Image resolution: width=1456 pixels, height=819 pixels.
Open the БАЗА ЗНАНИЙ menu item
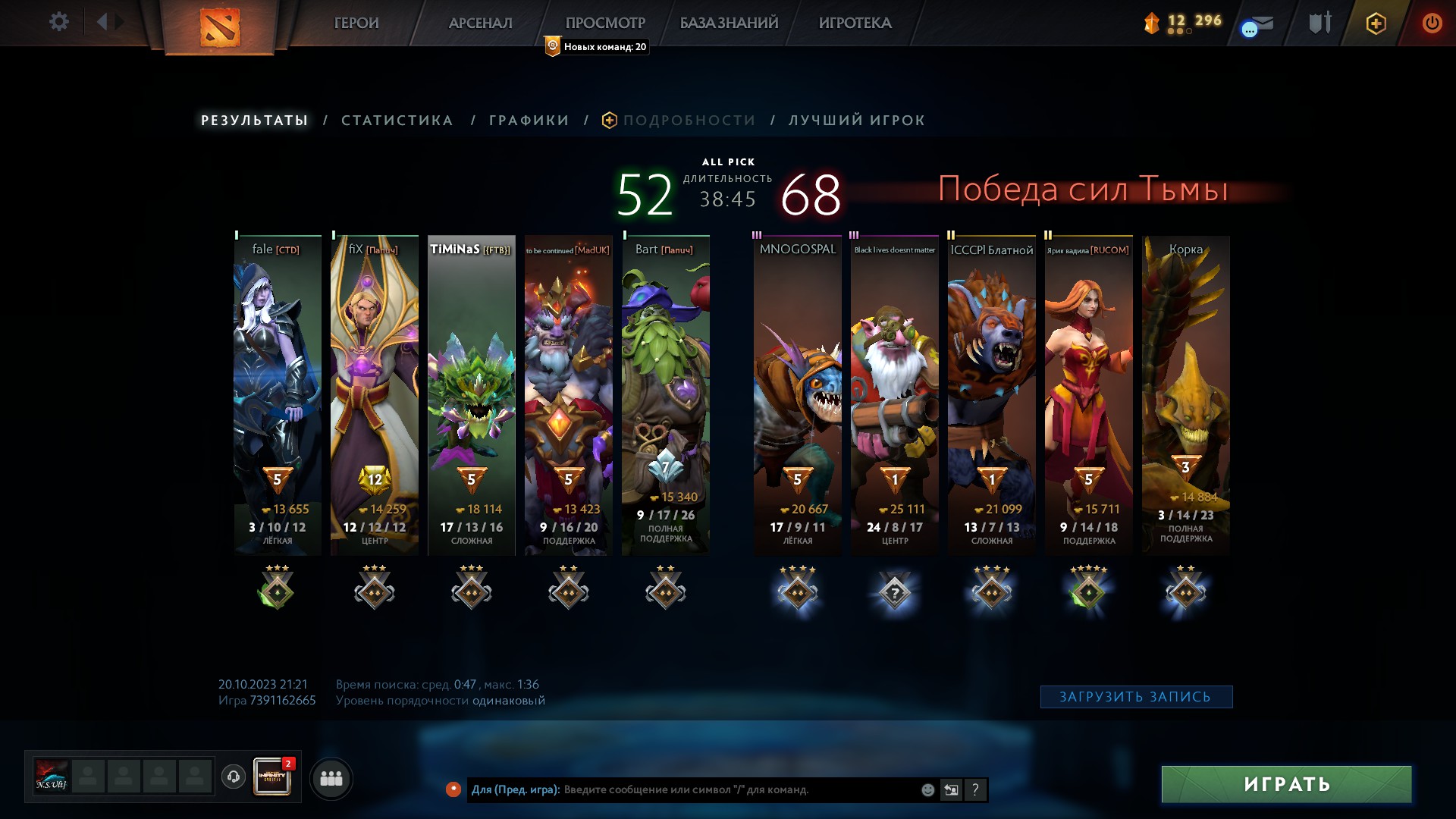(x=726, y=23)
